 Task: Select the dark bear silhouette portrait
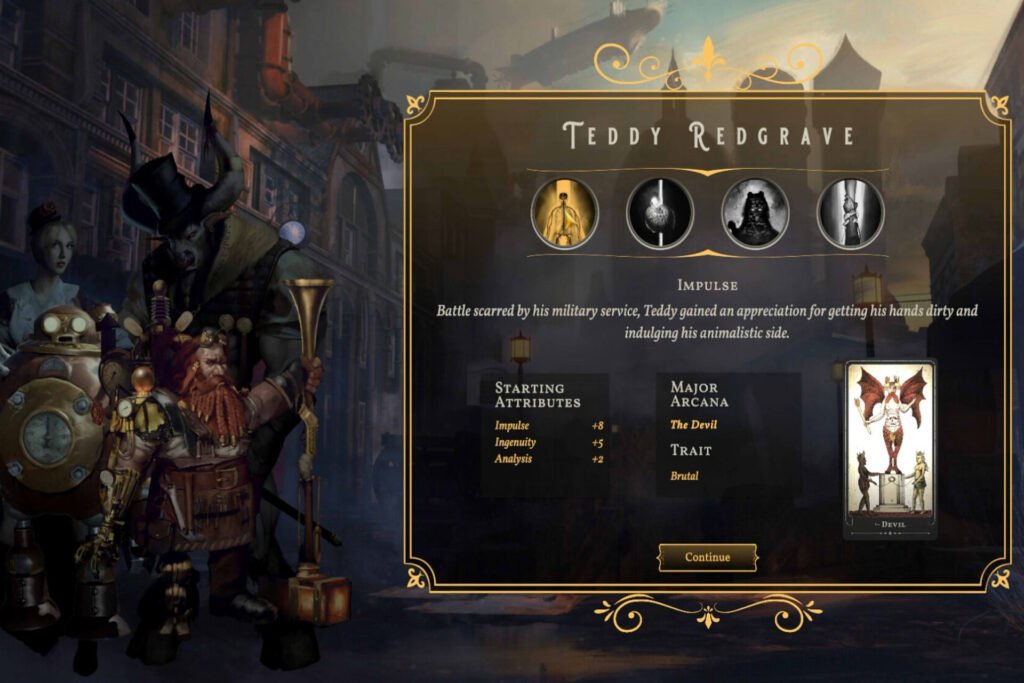click(x=755, y=213)
